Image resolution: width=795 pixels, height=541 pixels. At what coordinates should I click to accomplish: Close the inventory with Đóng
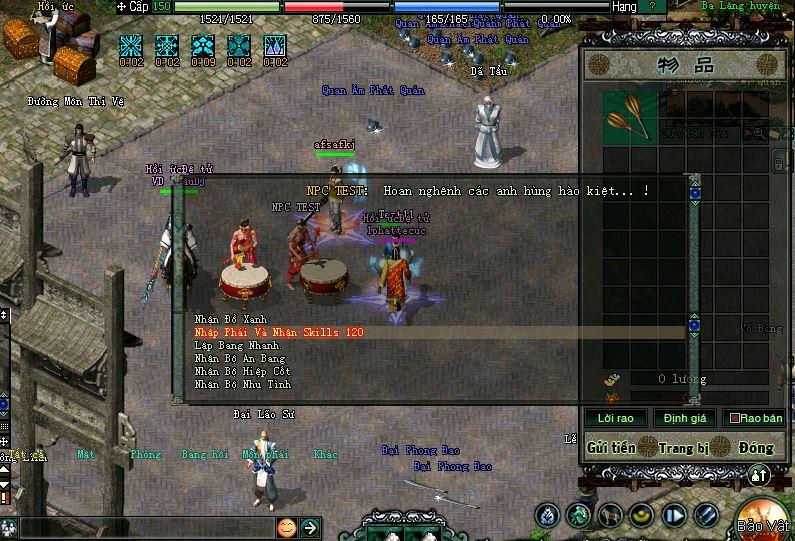click(755, 447)
